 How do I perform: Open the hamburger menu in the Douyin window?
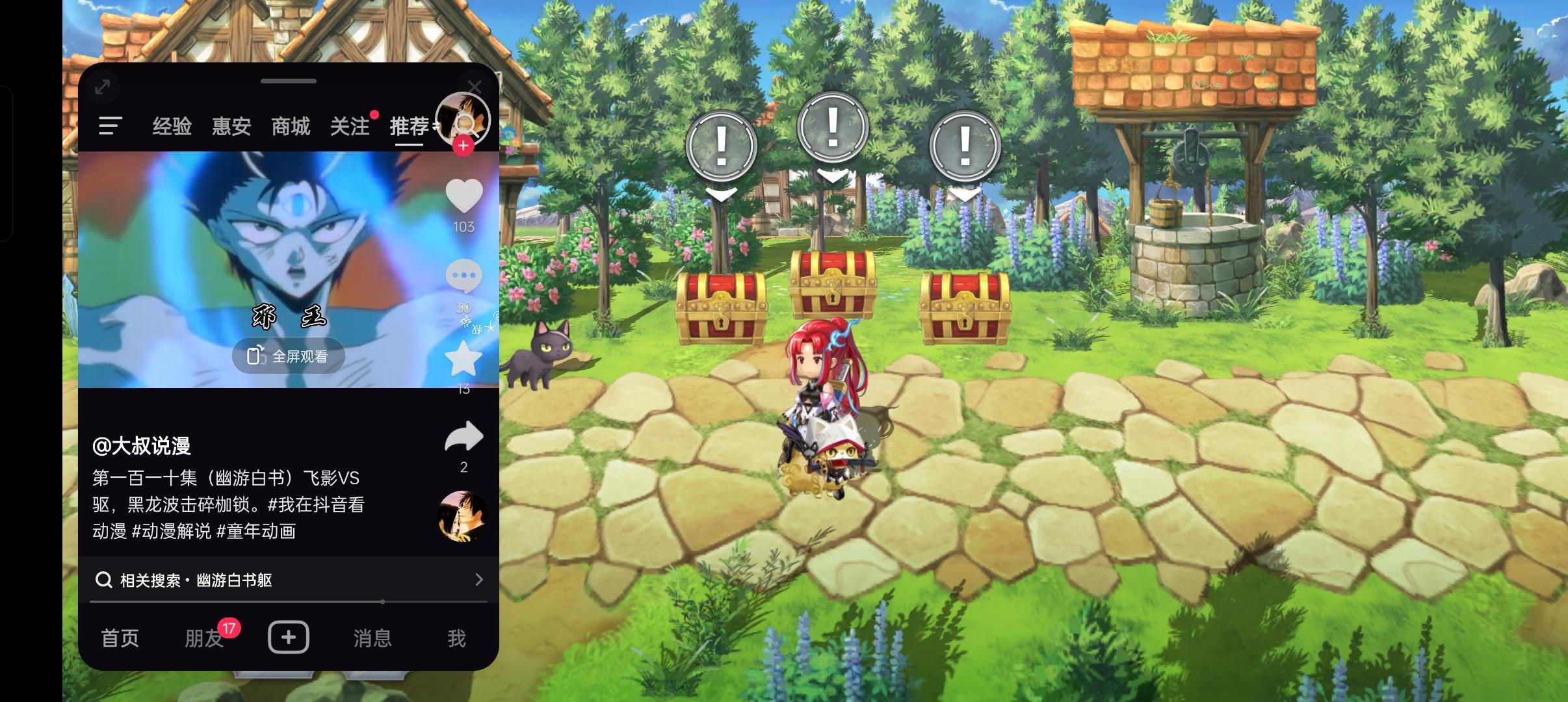(111, 125)
